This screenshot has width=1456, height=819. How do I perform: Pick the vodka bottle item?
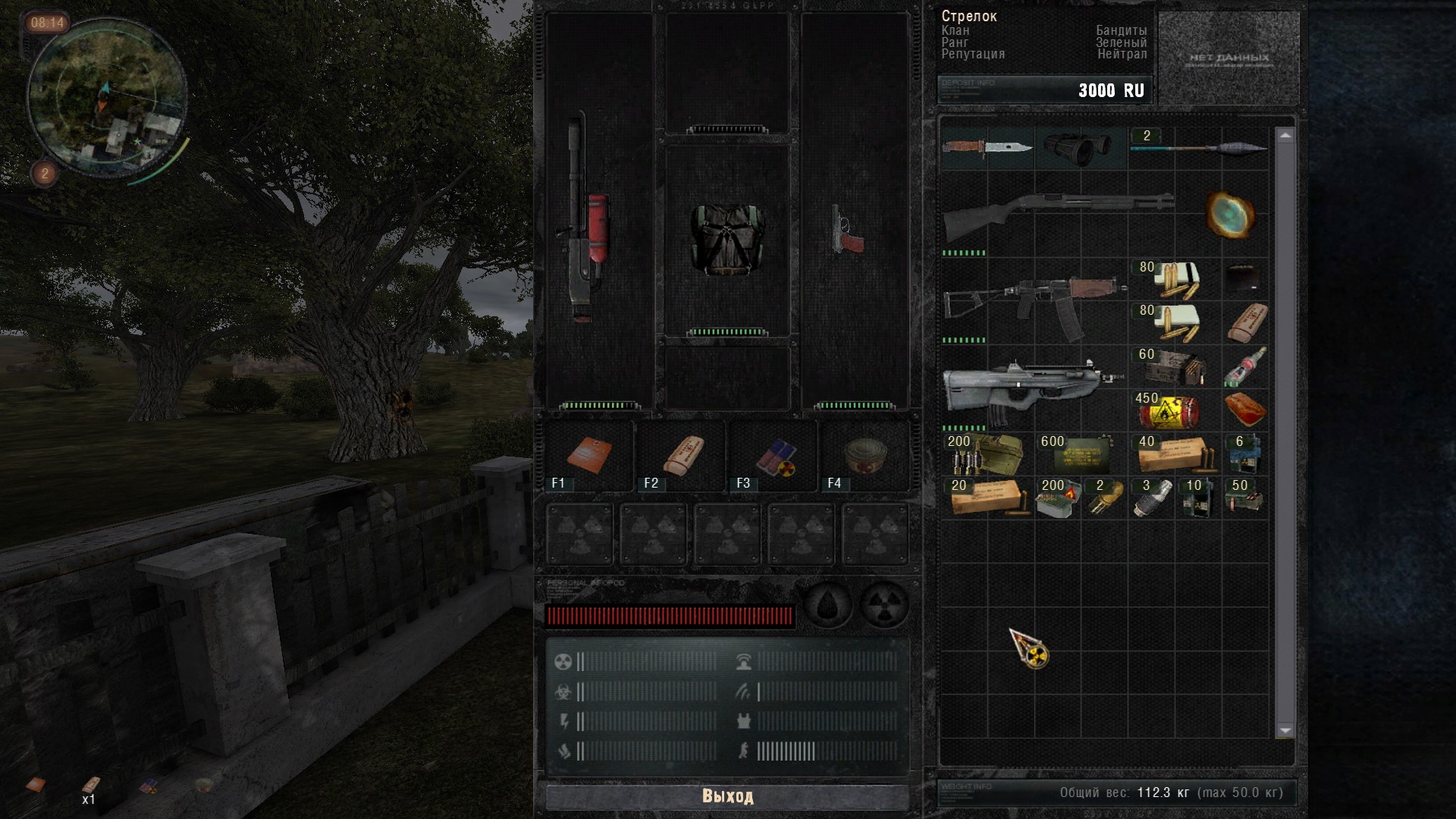click(x=1245, y=367)
